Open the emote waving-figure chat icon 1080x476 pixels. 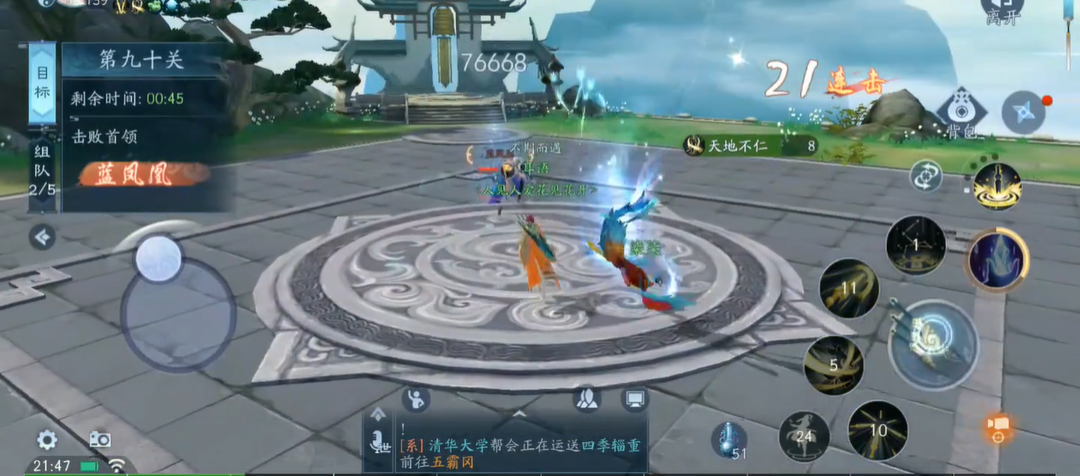[415, 400]
